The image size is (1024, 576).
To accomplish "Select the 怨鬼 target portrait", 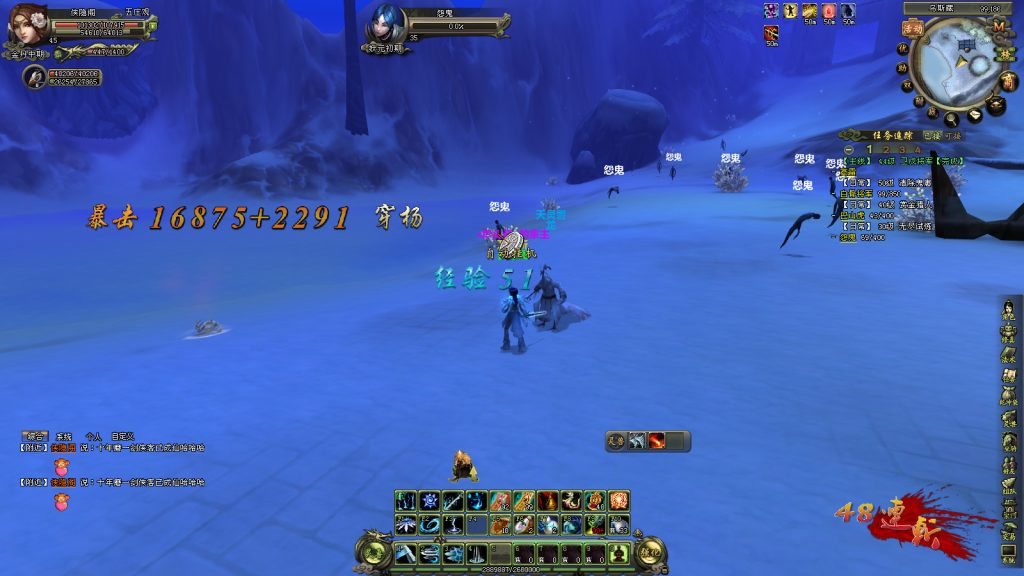I will pyautogui.click(x=388, y=24).
